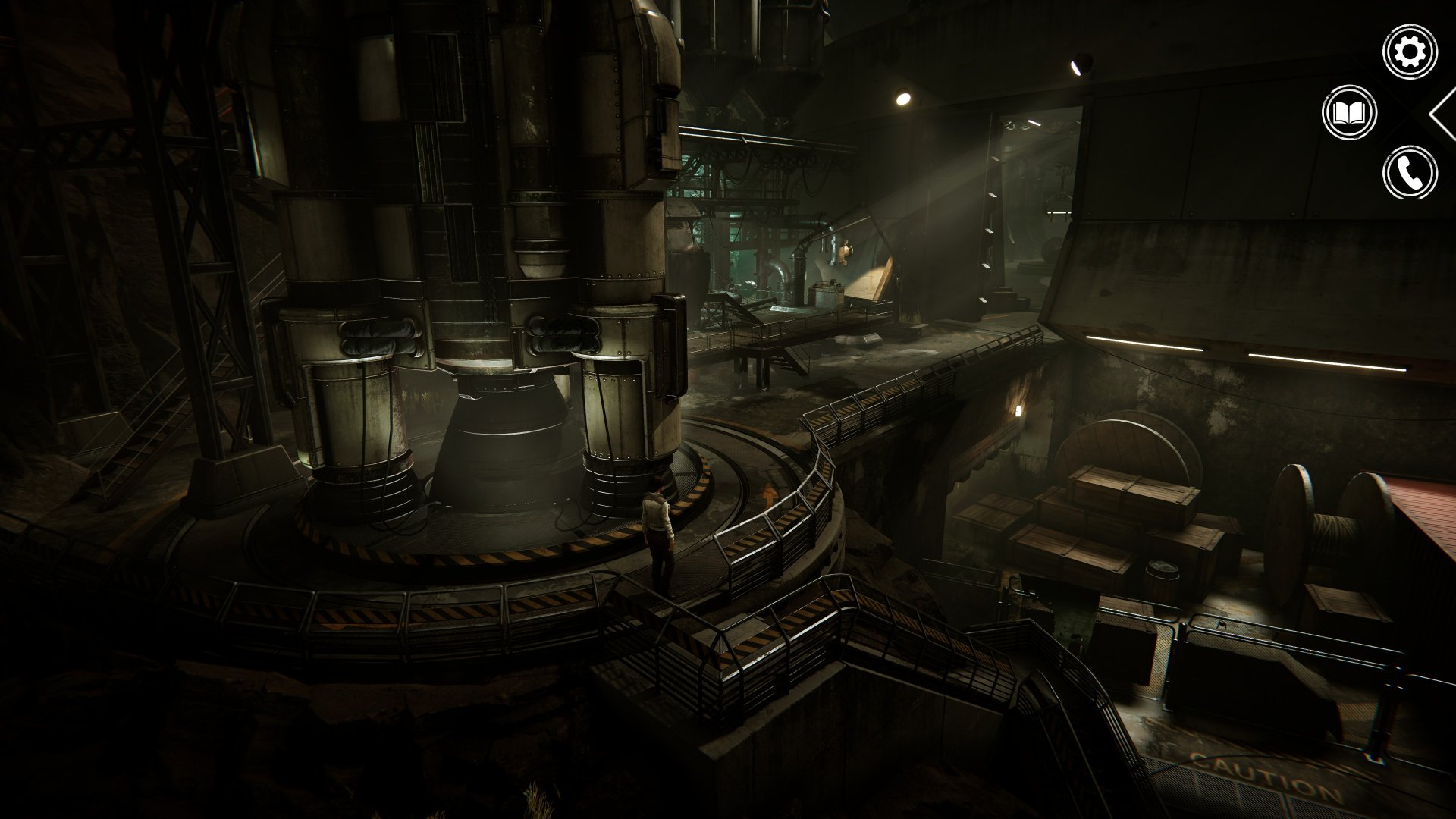Collapse the side menu arrow
The width and height of the screenshot is (1456, 819).
tap(1442, 114)
